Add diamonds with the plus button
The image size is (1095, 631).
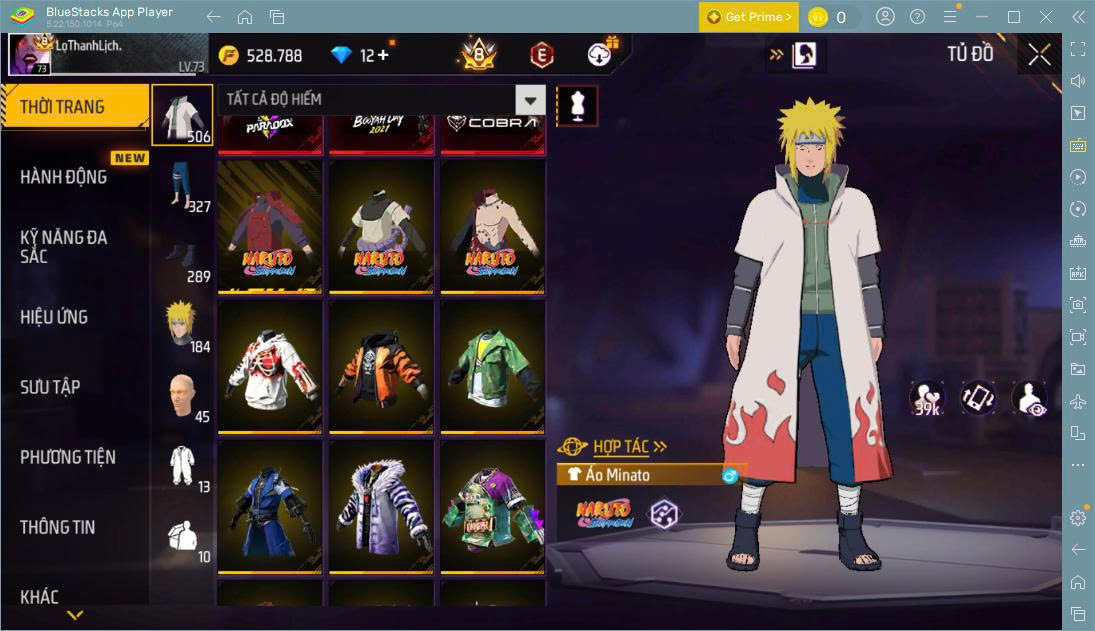(382, 55)
